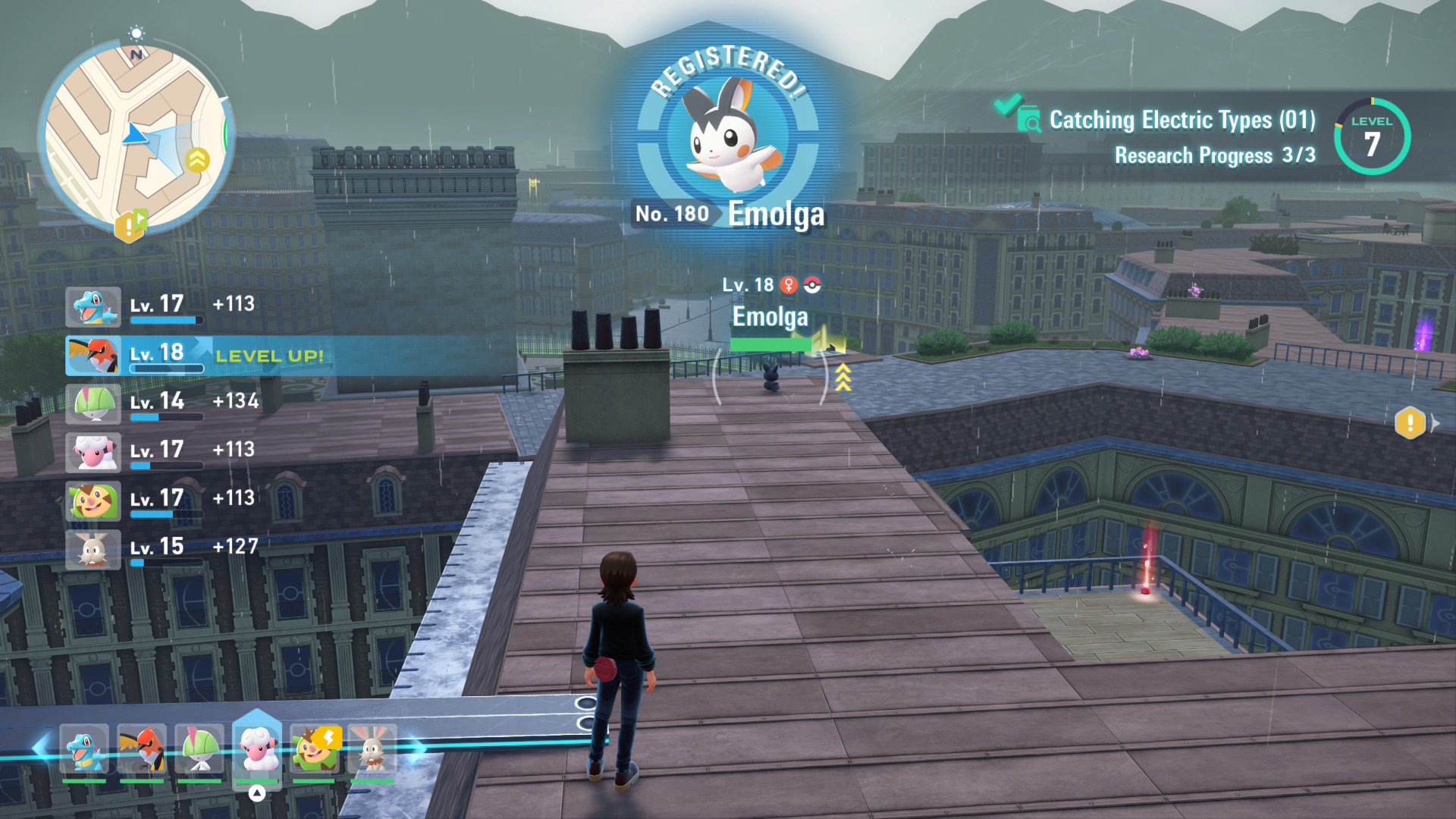Click the yellow exclamation objective marker at right
Viewport: 1456px width, 819px height.
tap(1410, 422)
